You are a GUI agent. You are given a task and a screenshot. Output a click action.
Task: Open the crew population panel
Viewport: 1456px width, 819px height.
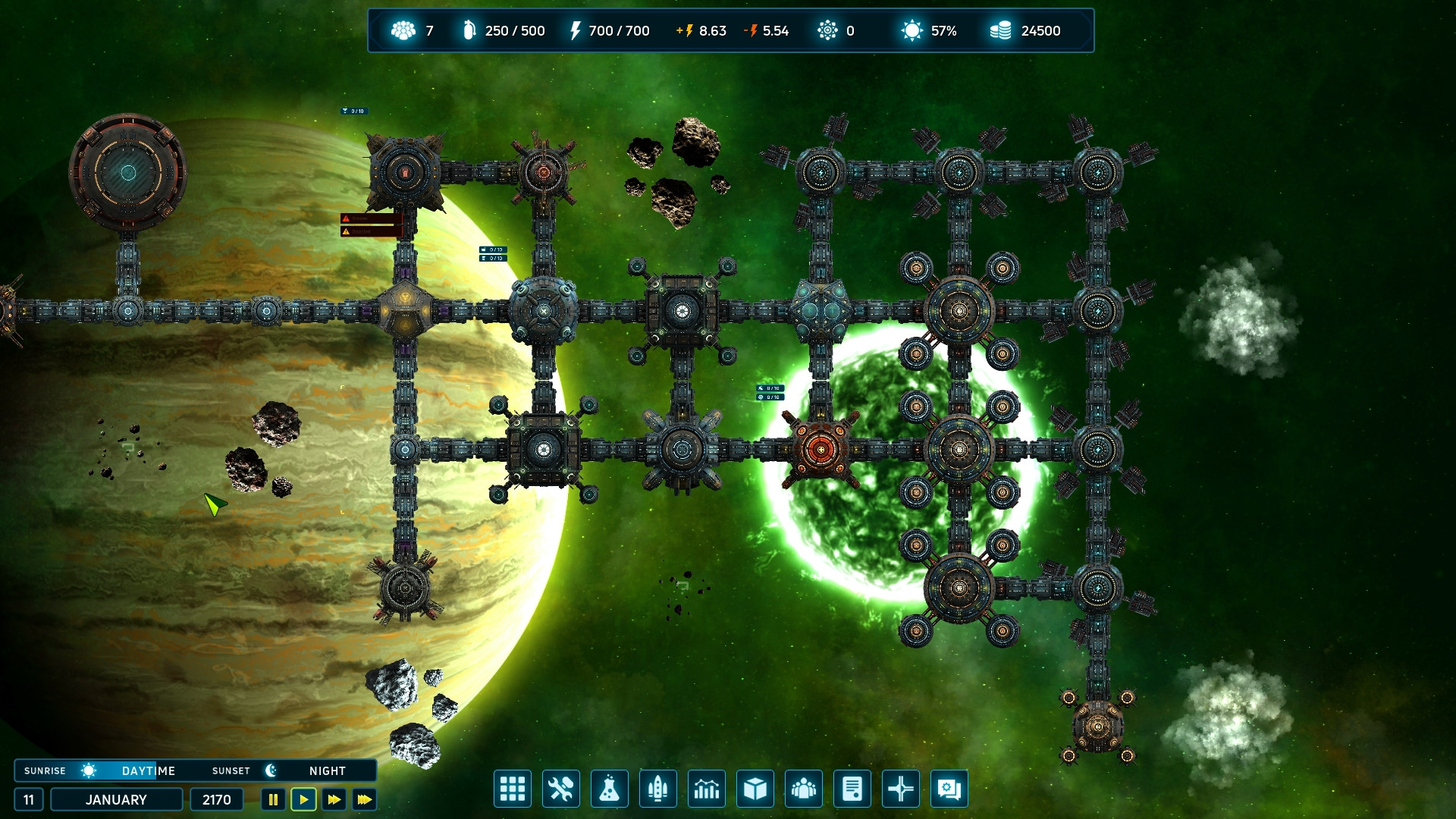pyautogui.click(x=804, y=789)
